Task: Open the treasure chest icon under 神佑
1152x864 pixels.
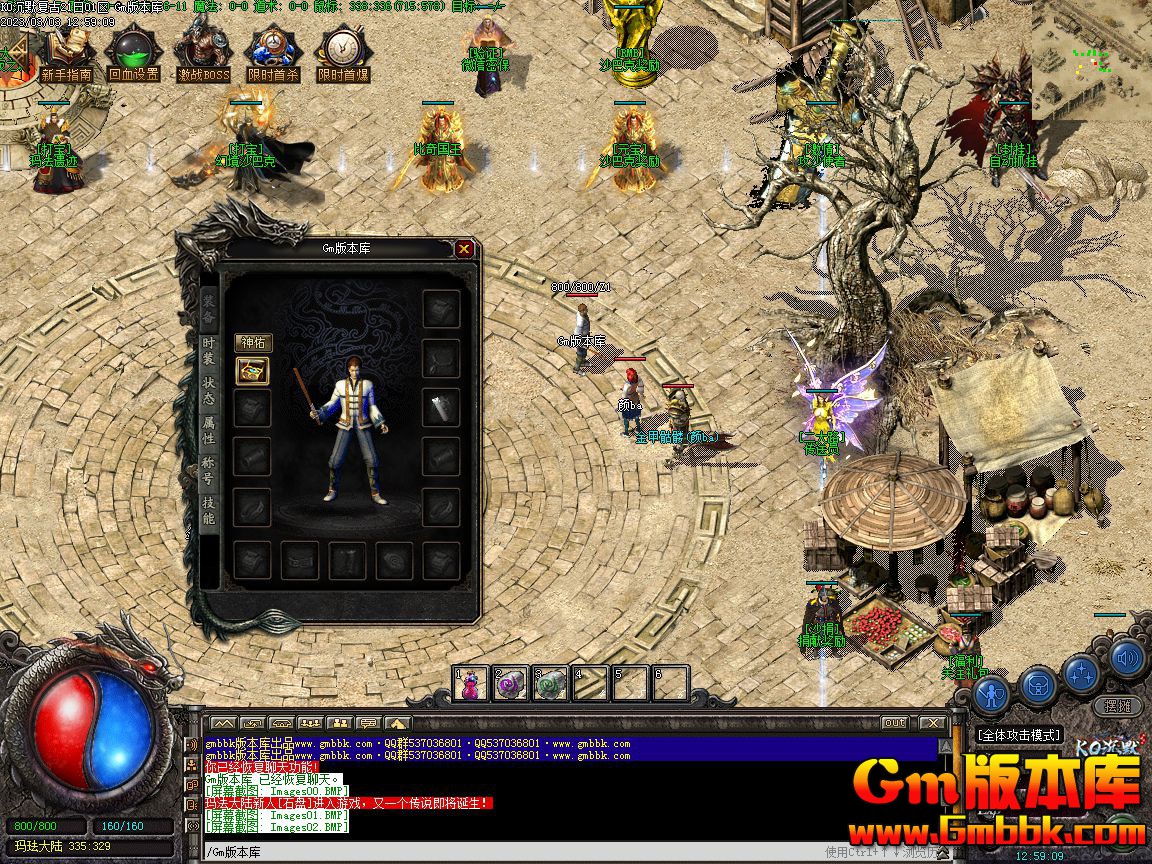Action: tap(252, 370)
